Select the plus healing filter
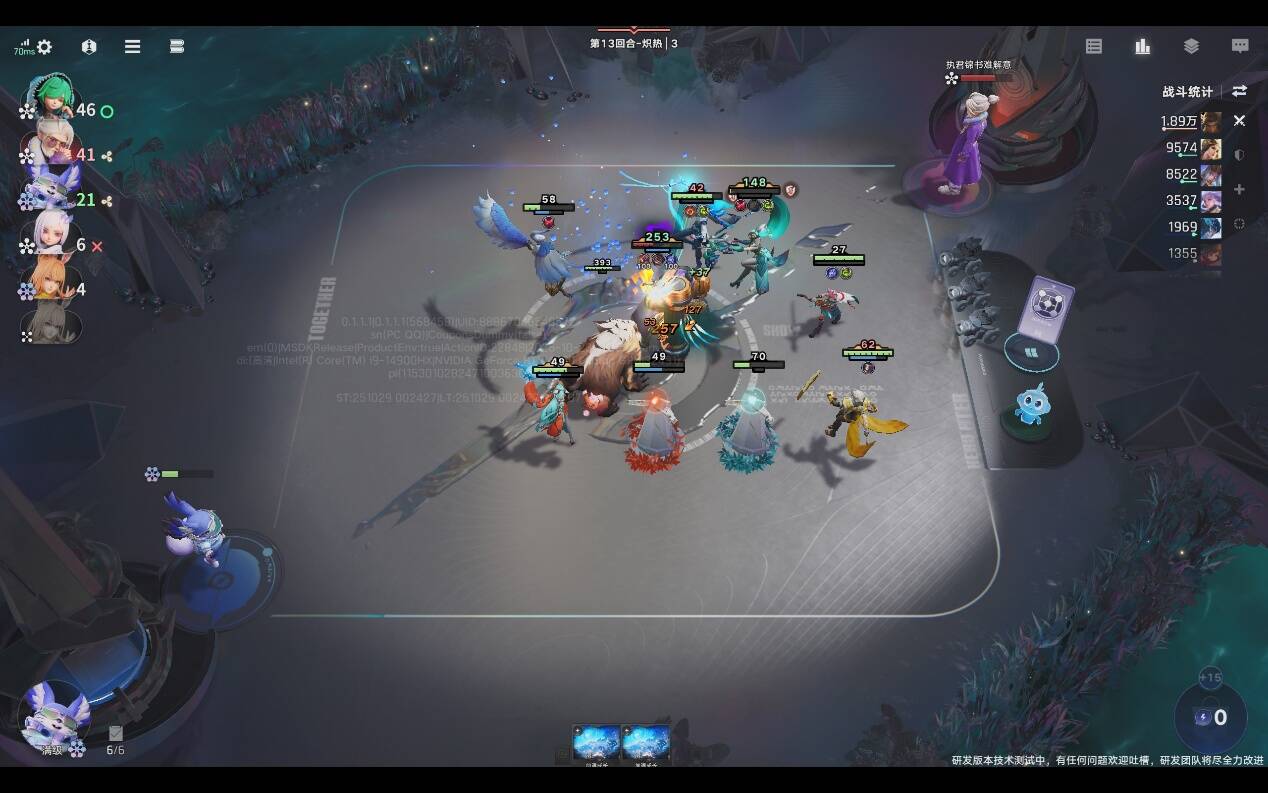1268x793 pixels. (x=1240, y=189)
